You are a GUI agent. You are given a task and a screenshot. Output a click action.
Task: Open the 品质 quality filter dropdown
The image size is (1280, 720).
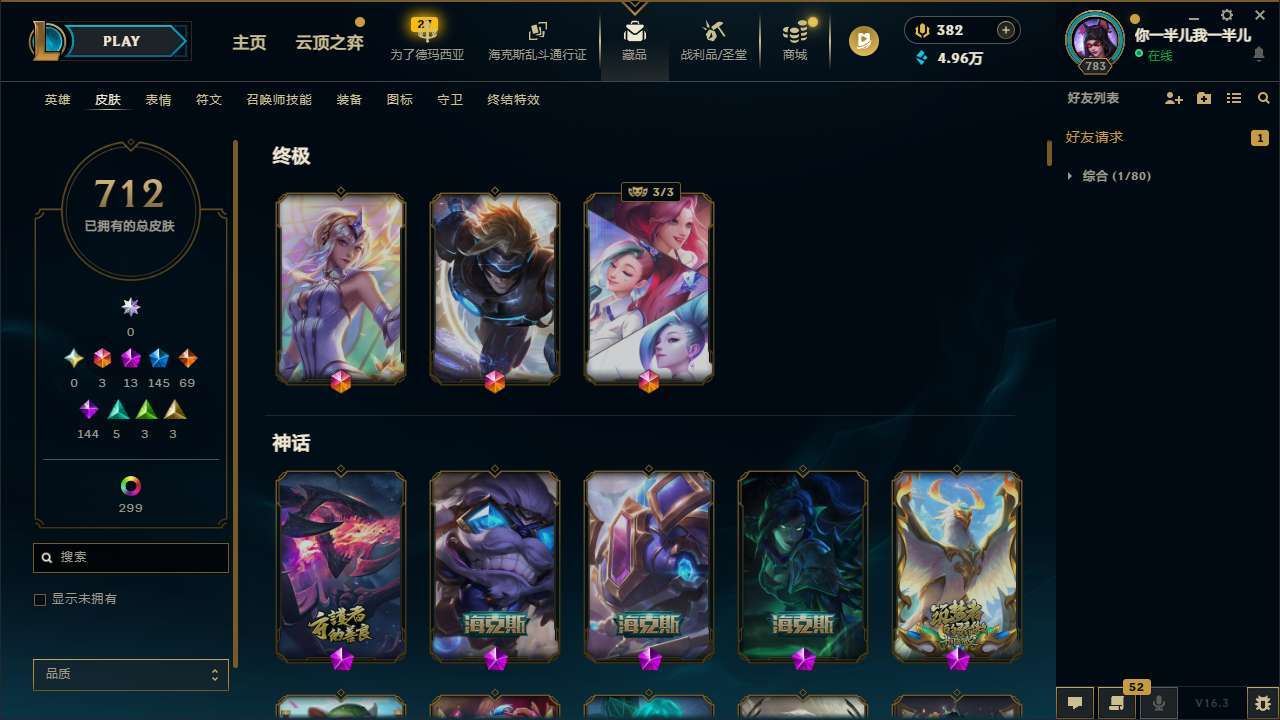coord(130,674)
